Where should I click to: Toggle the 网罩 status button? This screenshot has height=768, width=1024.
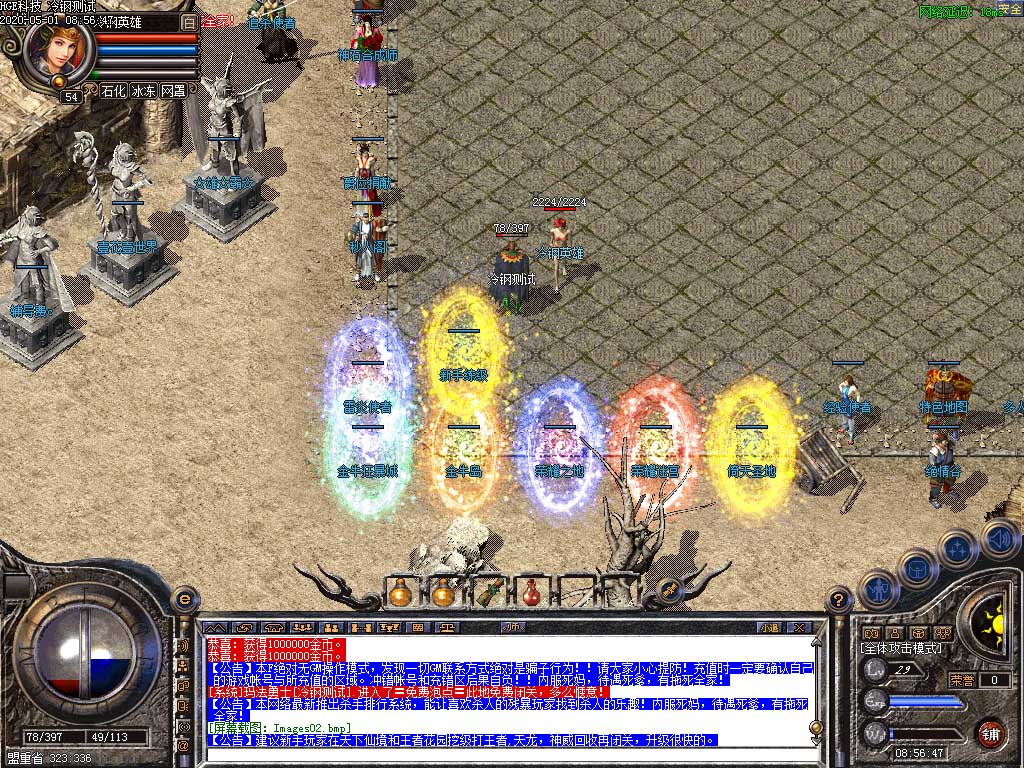[173, 91]
